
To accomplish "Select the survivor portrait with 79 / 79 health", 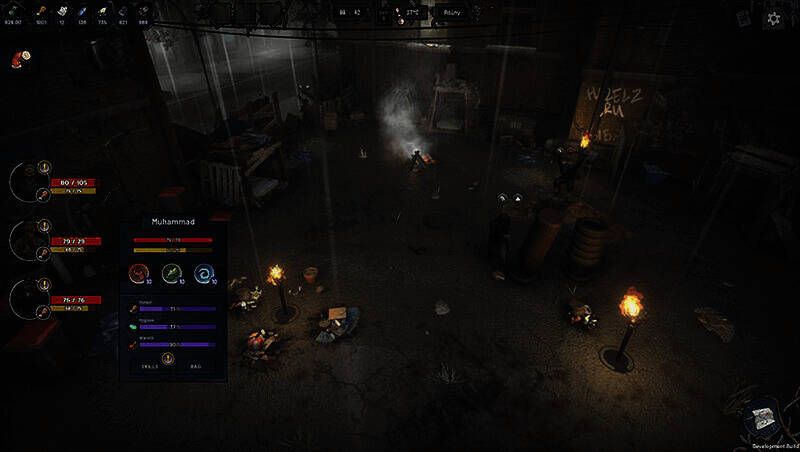I will tap(28, 240).
